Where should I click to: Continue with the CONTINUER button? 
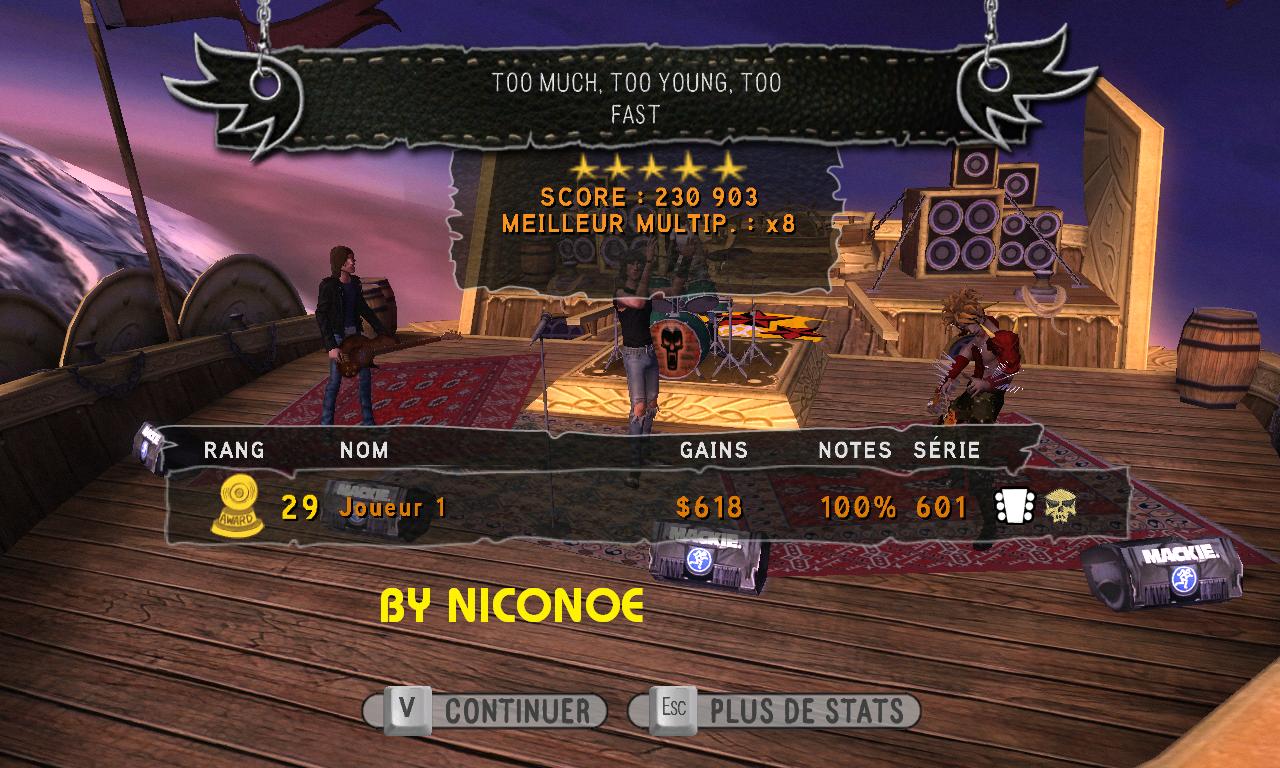tap(487, 711)
